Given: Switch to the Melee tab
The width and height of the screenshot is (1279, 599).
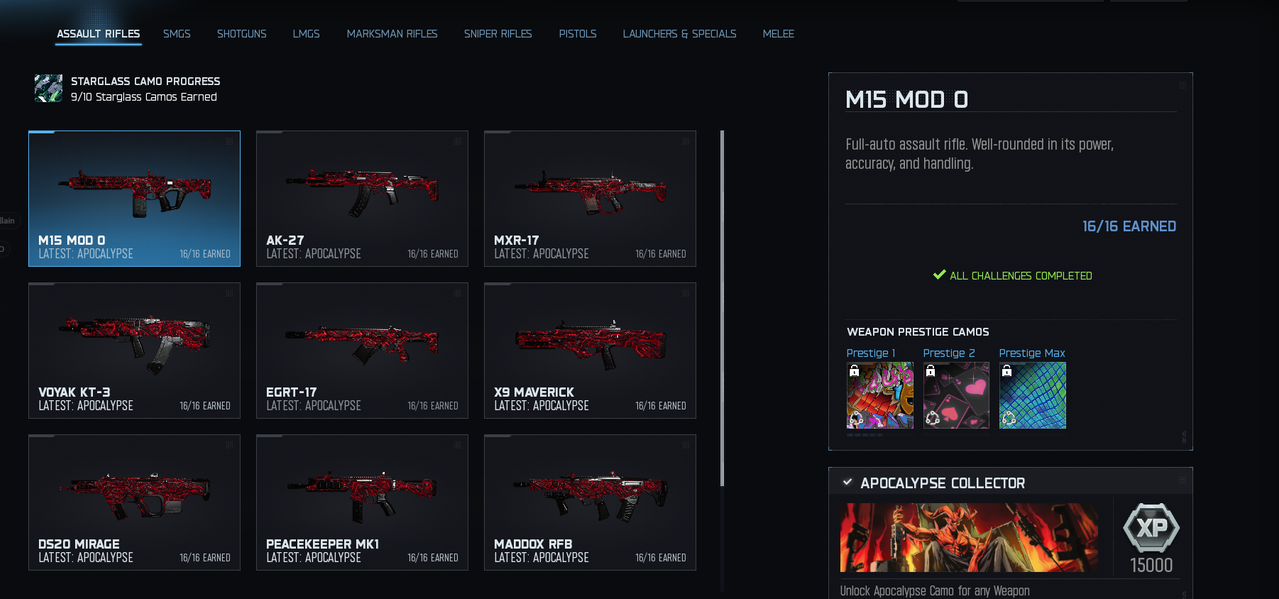Looking at the screenshot, I should 778,34.
